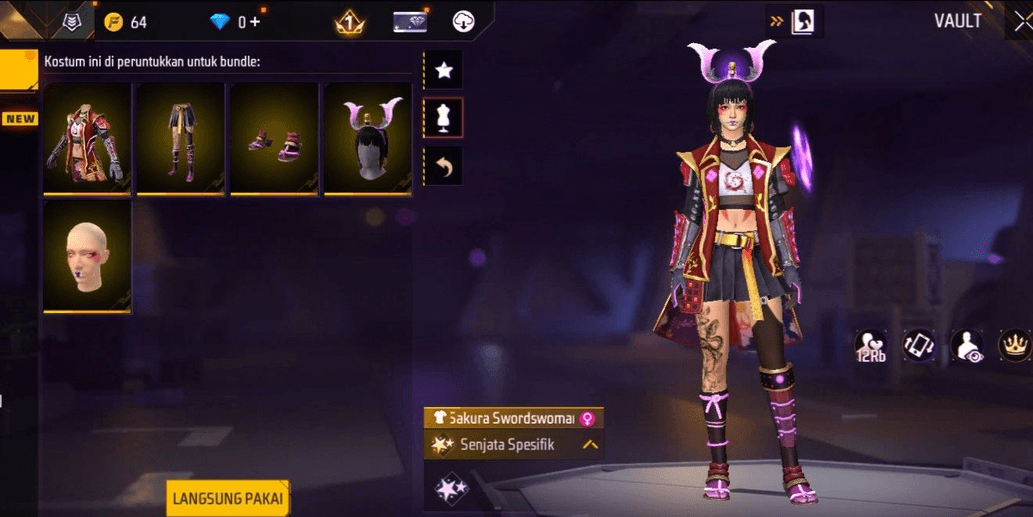This screenshot has height=517, width=1033.
Task: Open the rank badge icon in top bar
Action: [x=349, y=21]
